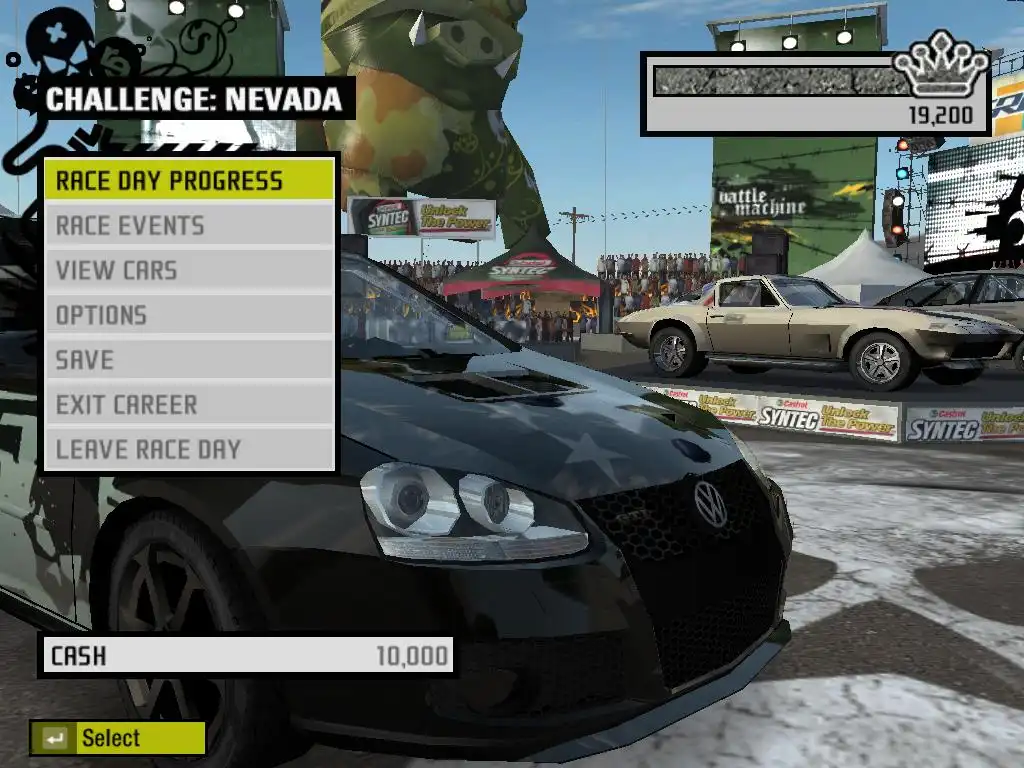This screenshot has height=768, width=1024.
Task: Open Race Day Progress
Action: (188, 181)
